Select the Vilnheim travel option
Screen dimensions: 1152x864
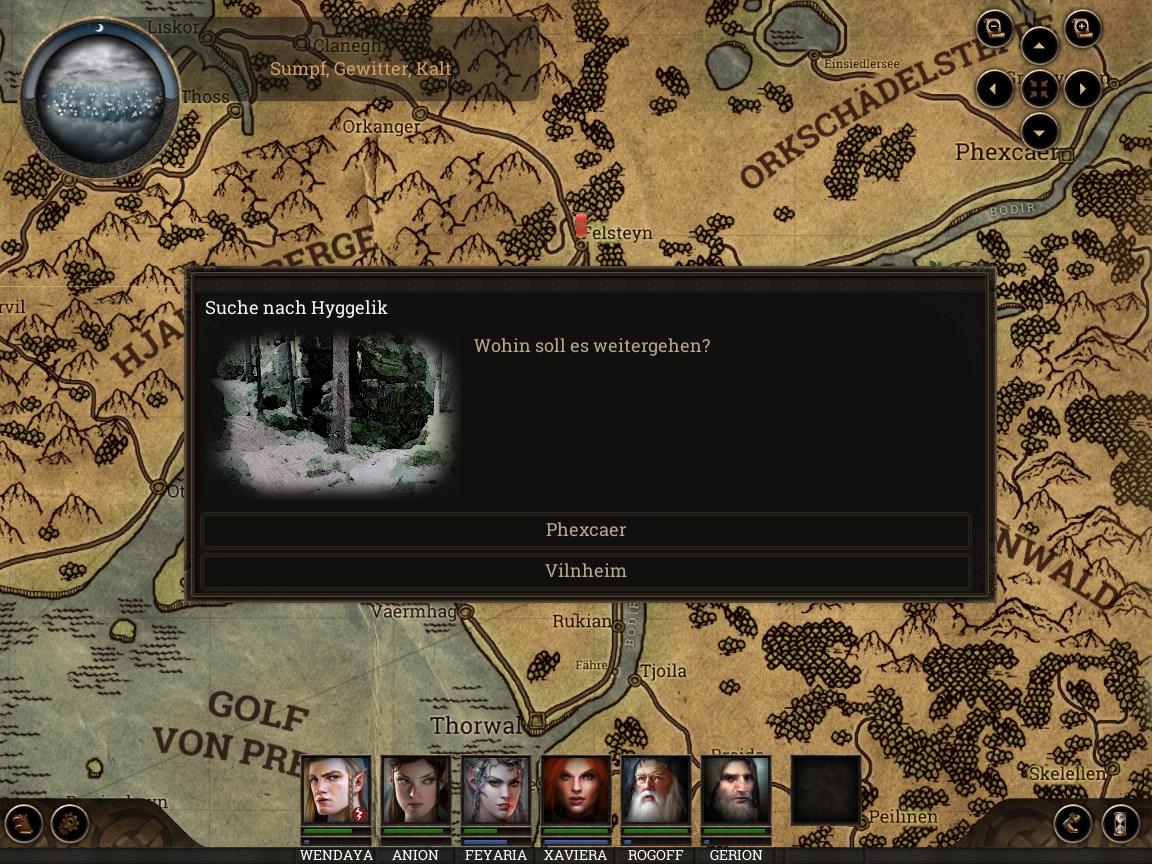pyautogui.click(x=586, y=571)
